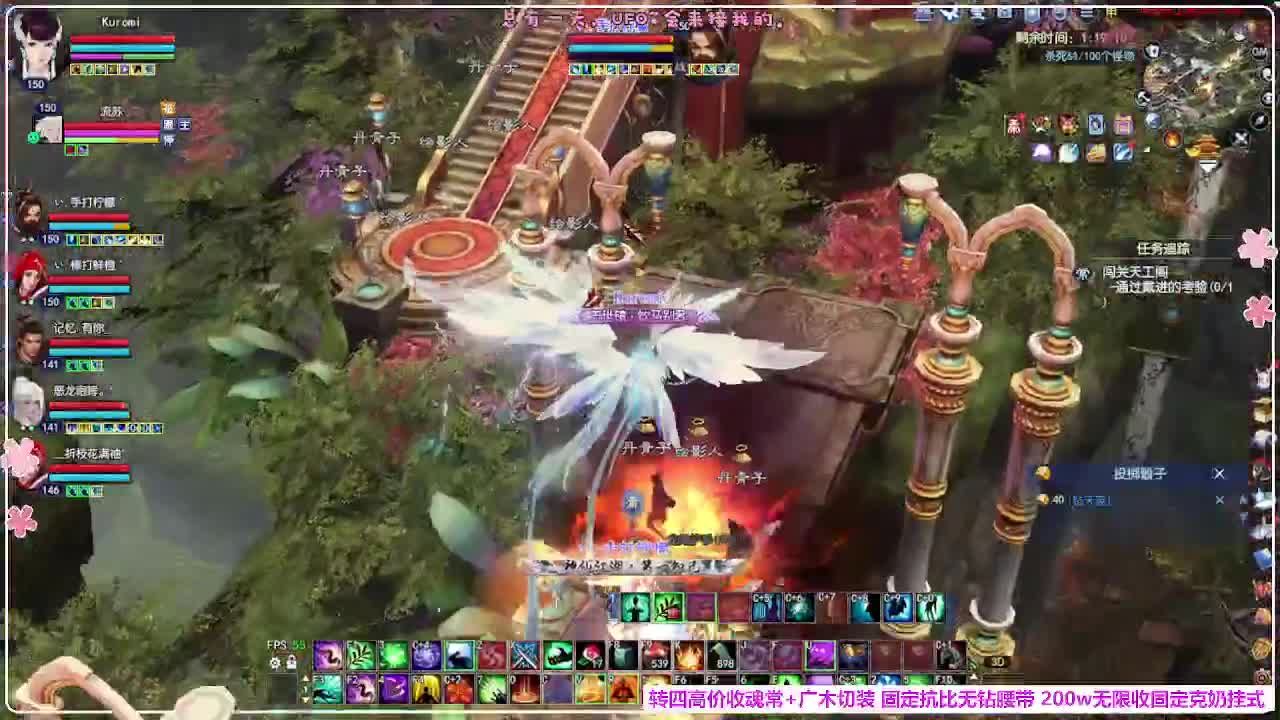
Task: Activate the crossed-swords skill on the hotbar
Action: click(x=524, y=656)
